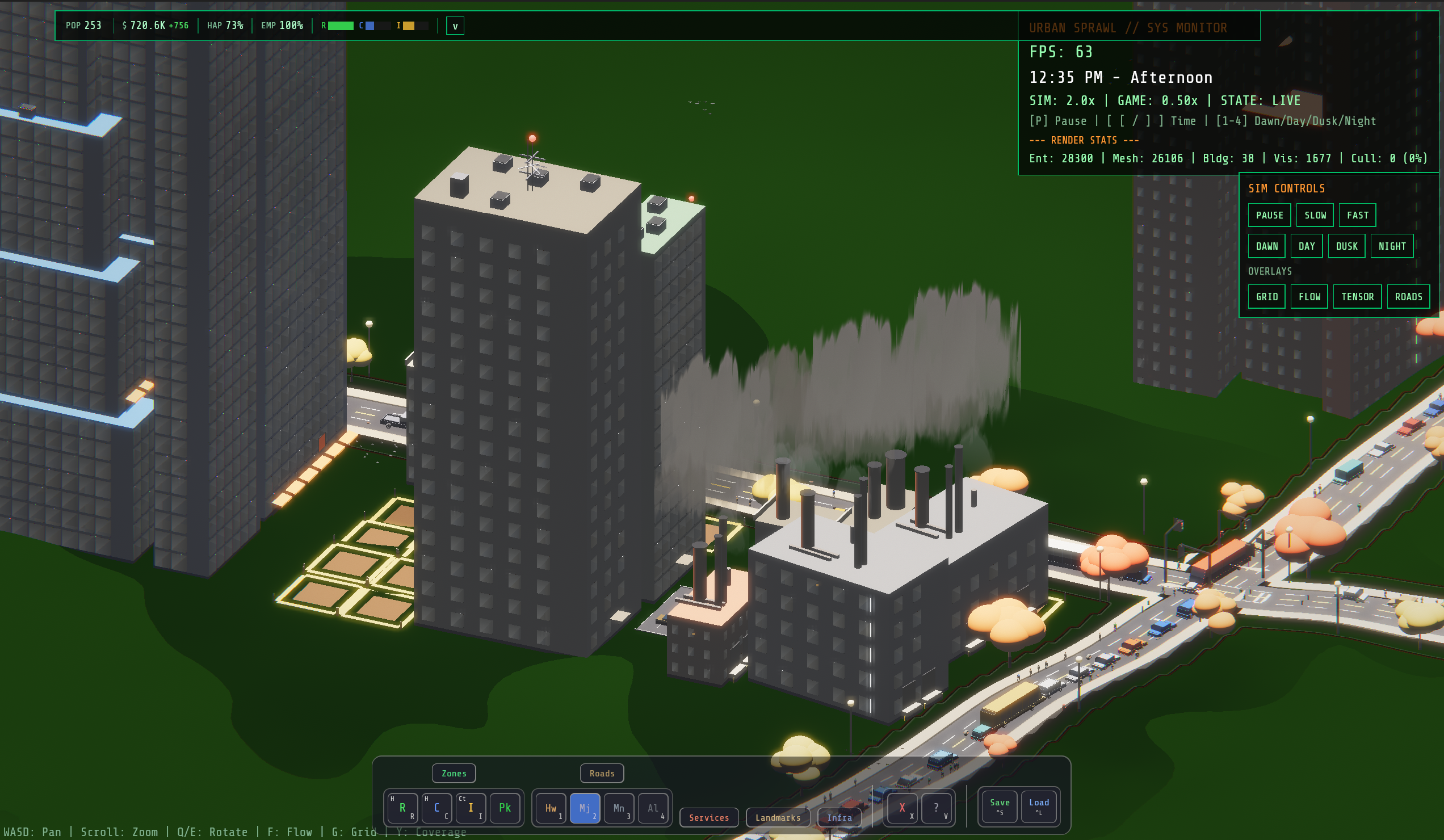The height and width of the screenshot is (840, 1444).
Task: Select the Al alley road tool
Action: point(652,808)
